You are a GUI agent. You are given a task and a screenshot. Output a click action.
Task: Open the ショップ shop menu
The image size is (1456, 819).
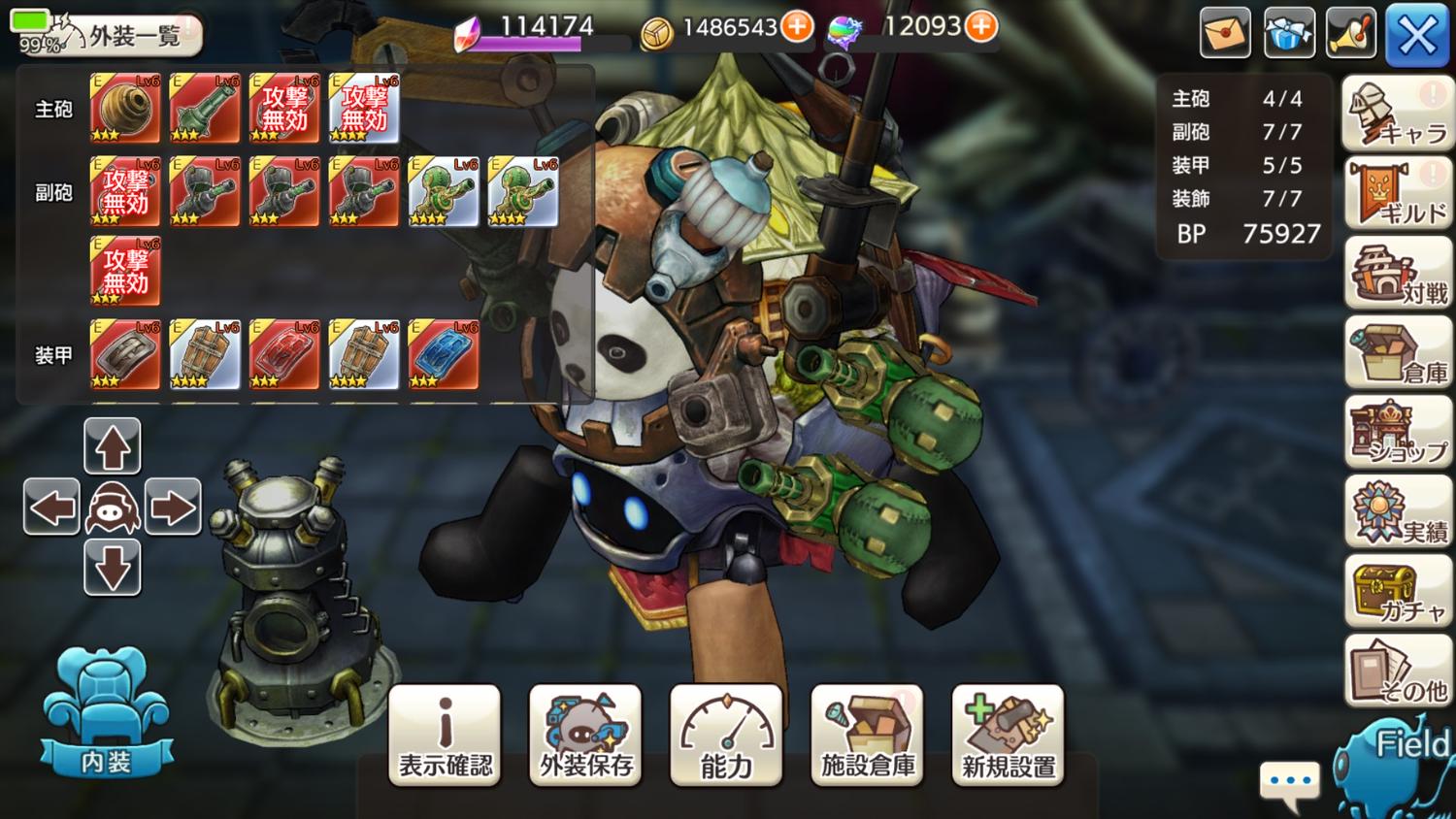tap(1398, 433)
